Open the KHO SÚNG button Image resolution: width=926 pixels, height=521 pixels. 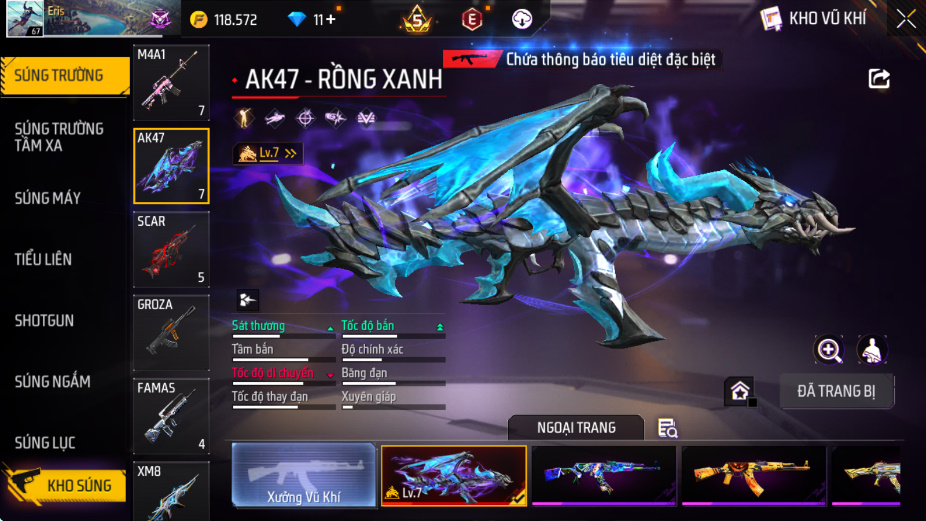(70, 486)
